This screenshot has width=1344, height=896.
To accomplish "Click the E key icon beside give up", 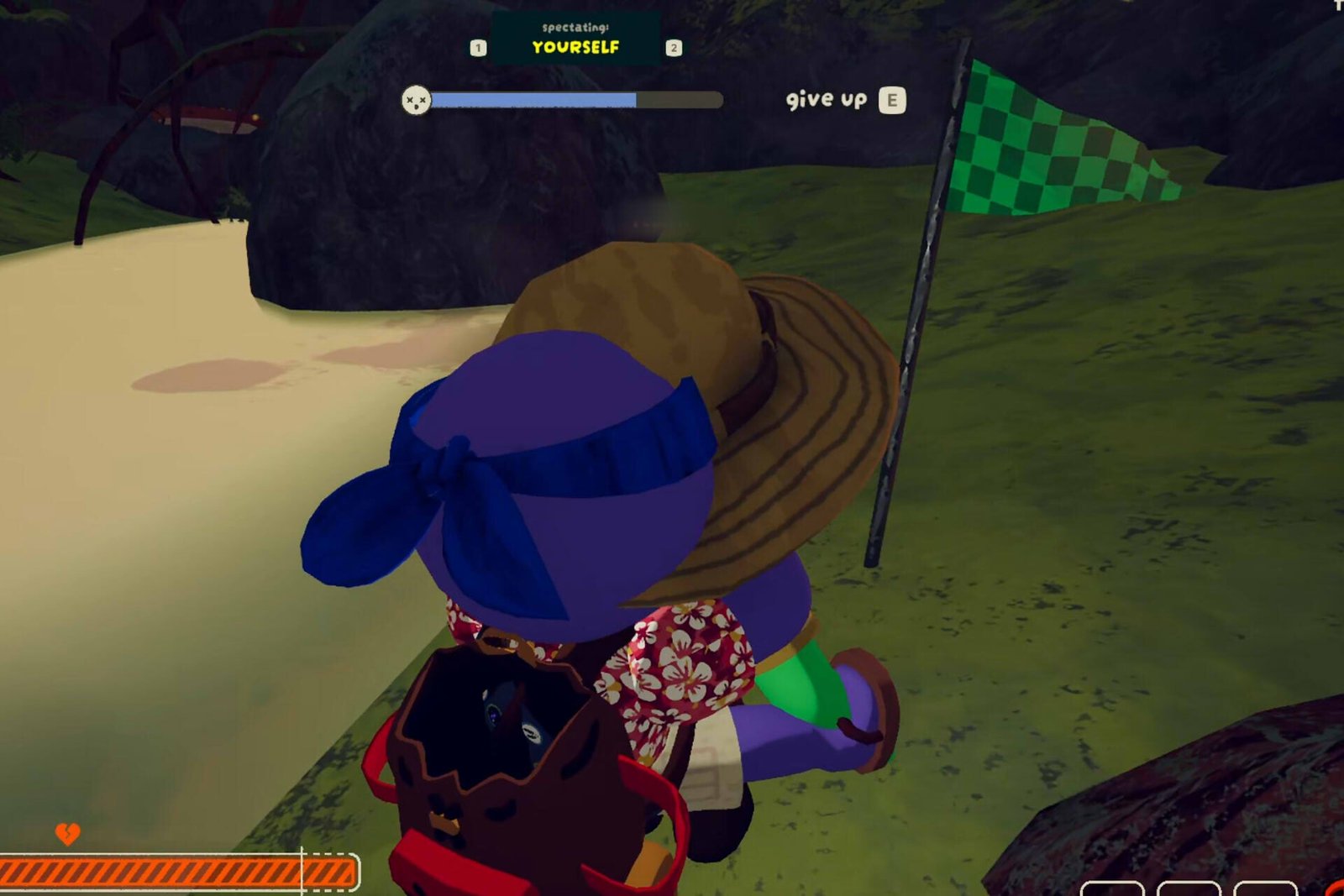I will (894, 100).
